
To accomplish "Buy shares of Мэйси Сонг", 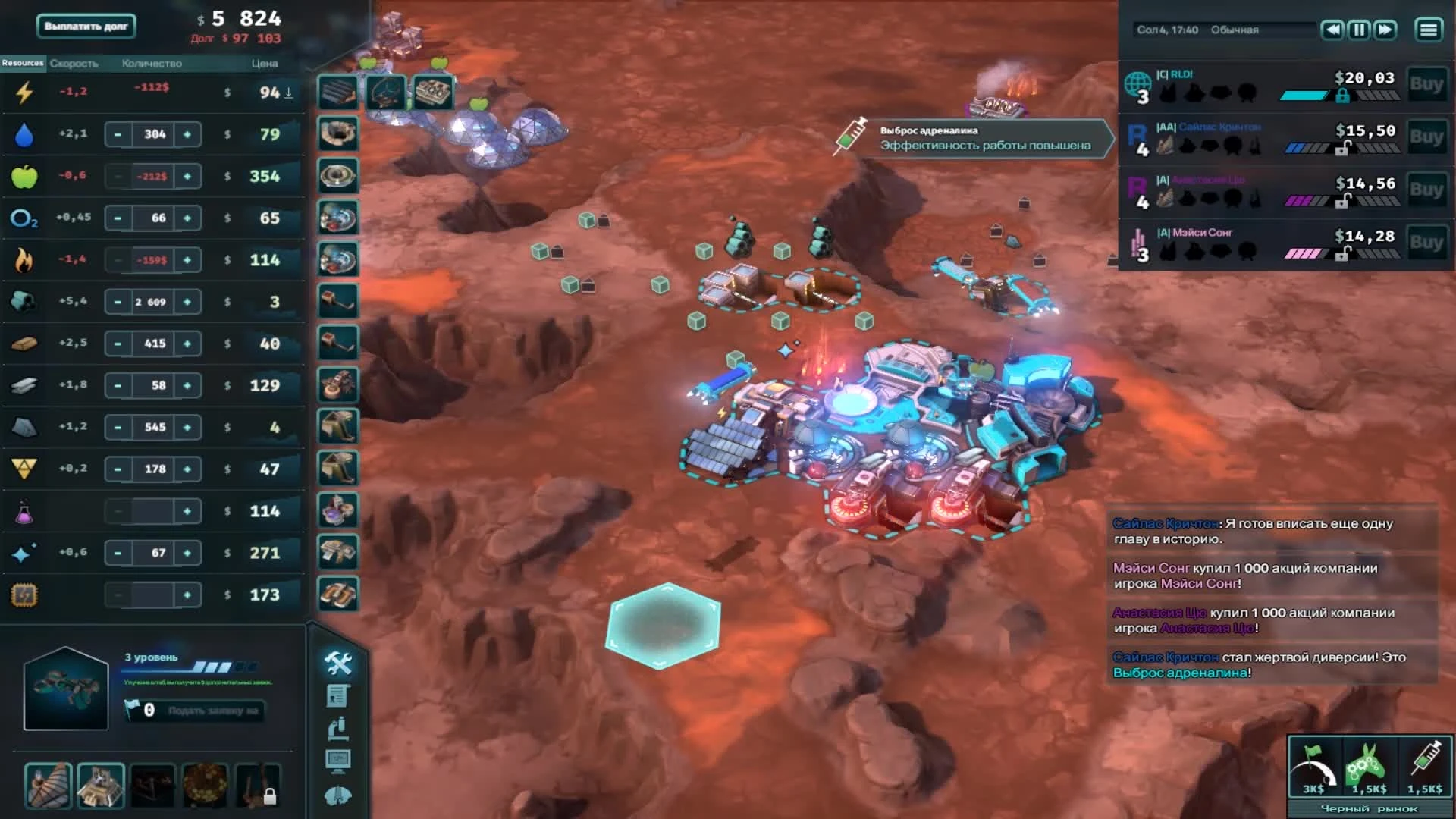I will [x=1429, y=243].
